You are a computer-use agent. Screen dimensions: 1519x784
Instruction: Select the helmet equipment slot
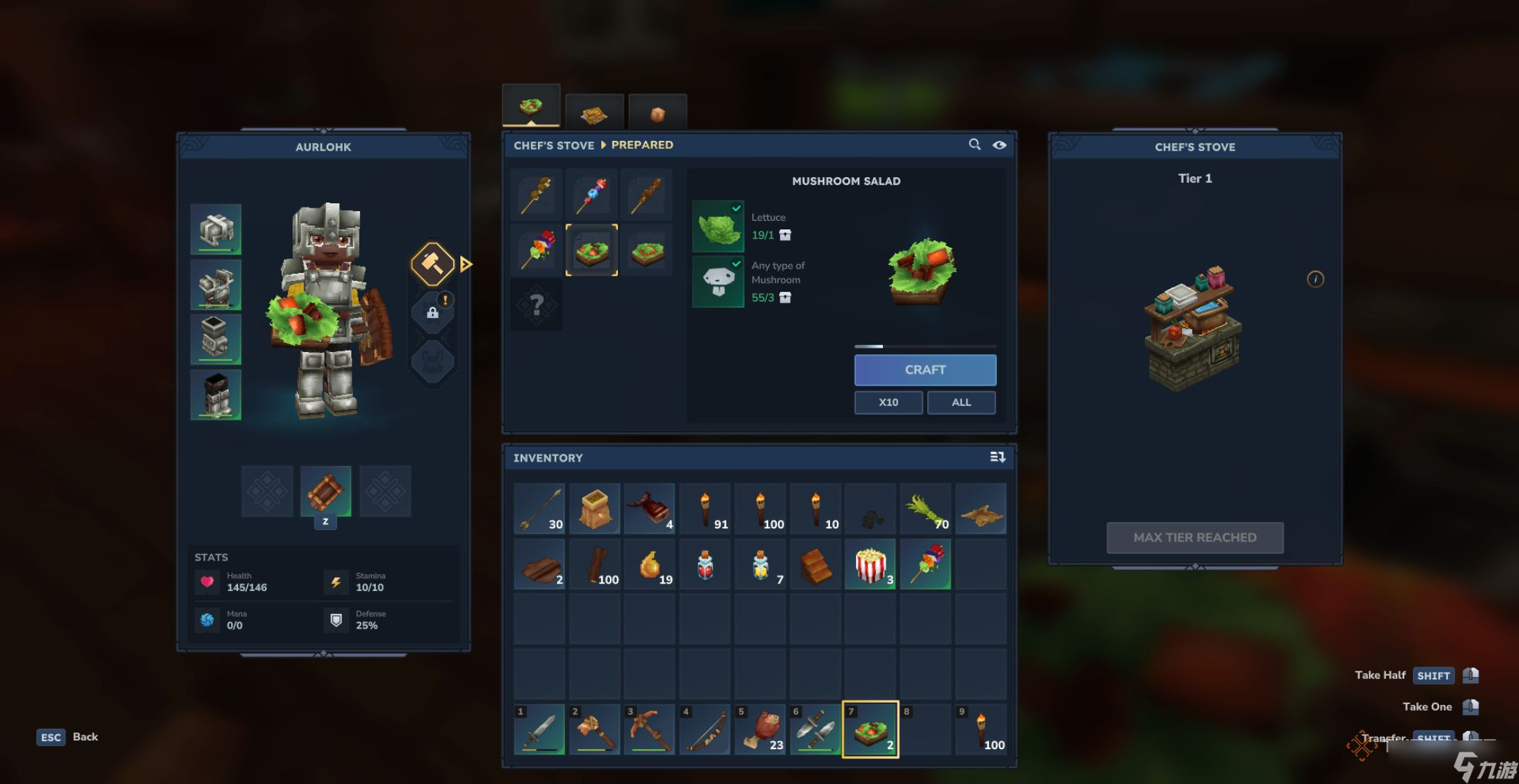click(x=216, y=229)
